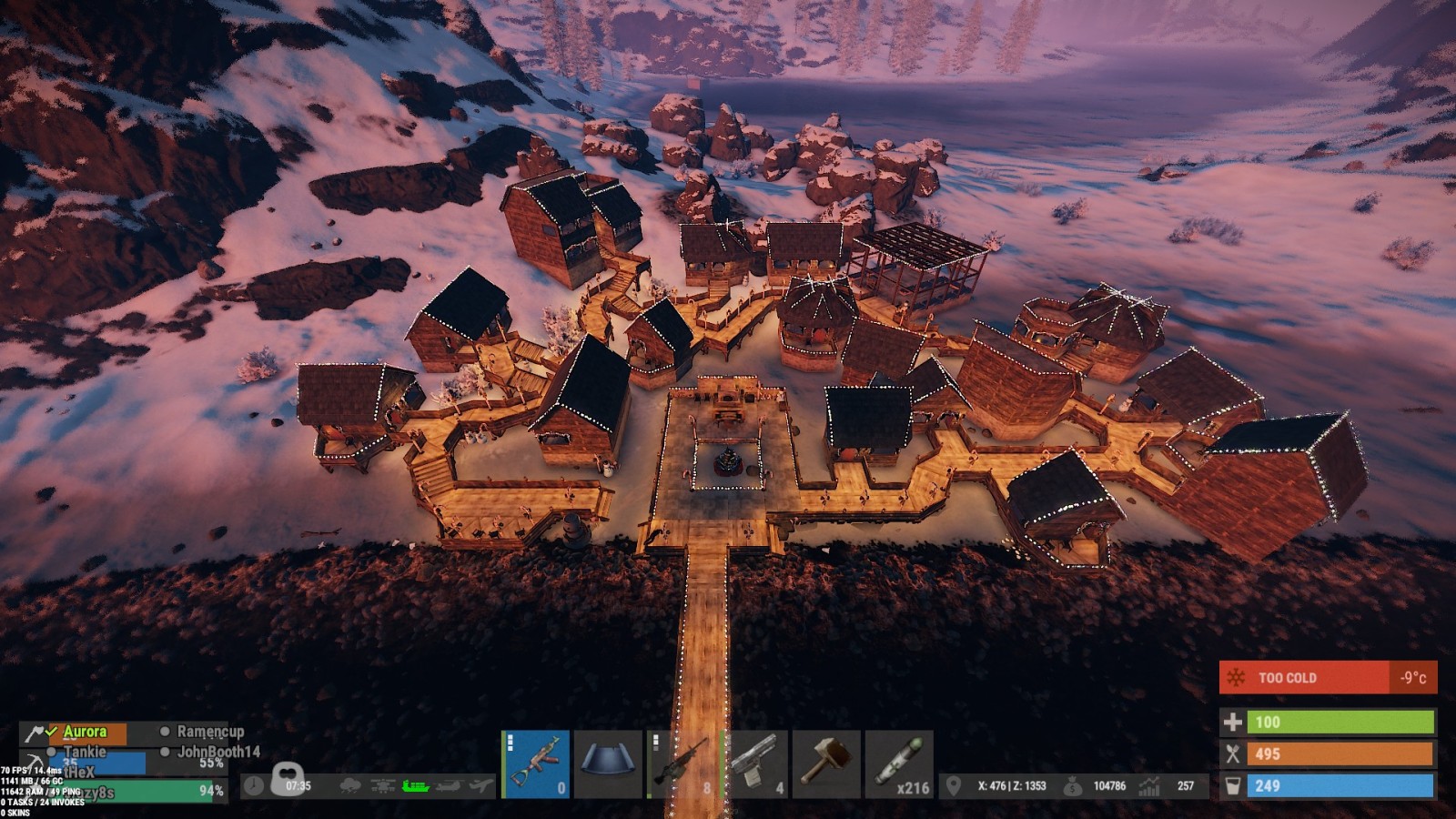Equip the silver pistol from the hotbar
Screen dimensions: 1456x819
pyautogui.click(x=753, y=764)
